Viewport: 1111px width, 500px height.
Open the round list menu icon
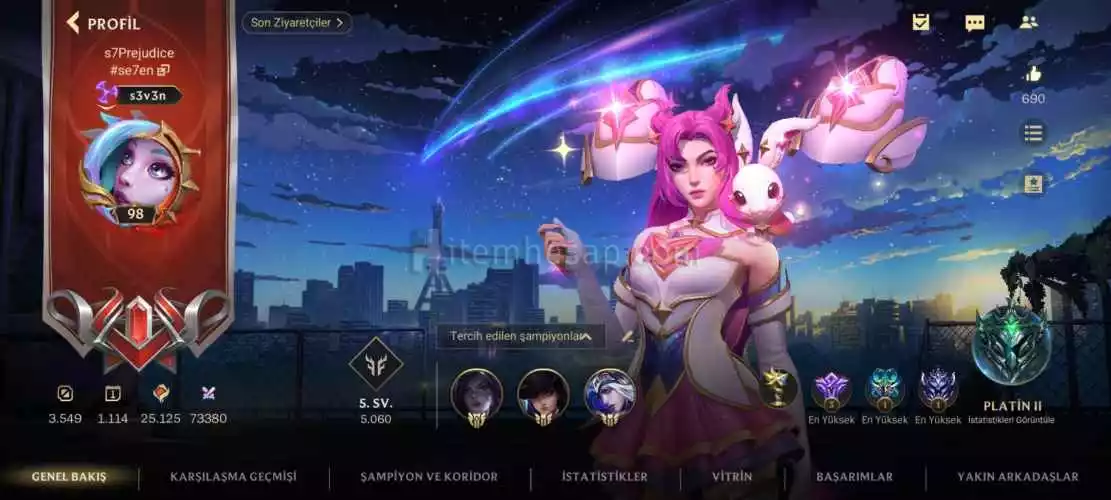[x=1033, y=132]
